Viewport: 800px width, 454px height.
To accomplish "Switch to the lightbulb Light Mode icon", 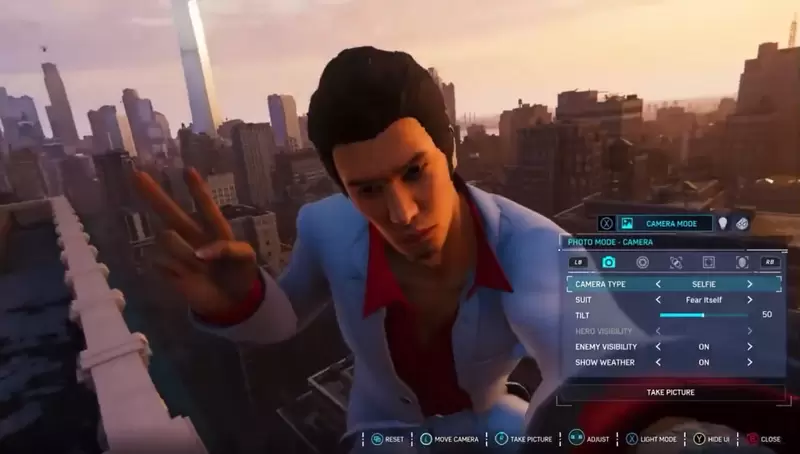I will pyautogui.click(x=723, y=224).
